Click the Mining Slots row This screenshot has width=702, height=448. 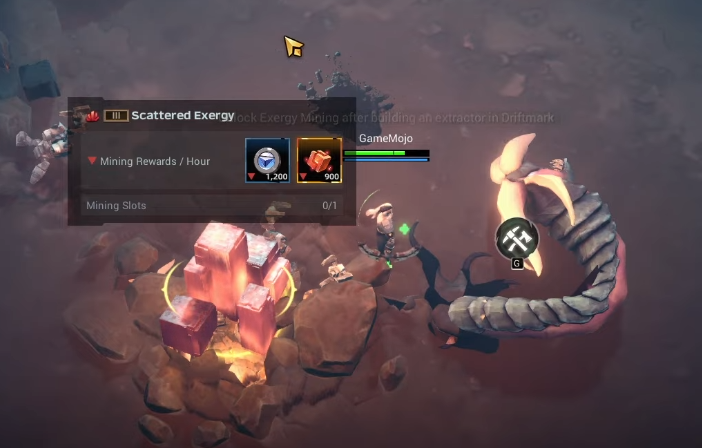click(211, 206)
